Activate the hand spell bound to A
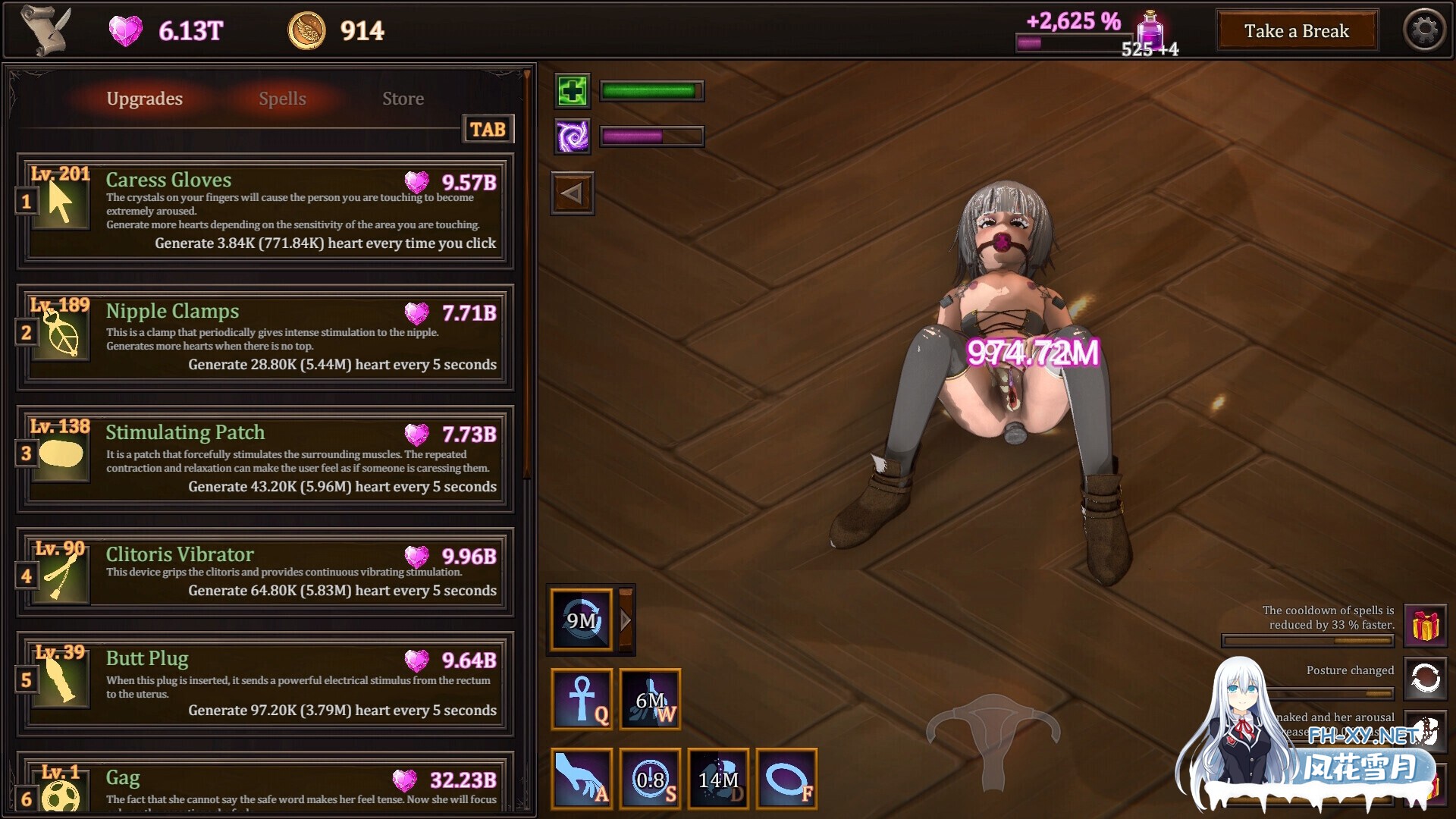1456x819 pixels. [582, 779]
